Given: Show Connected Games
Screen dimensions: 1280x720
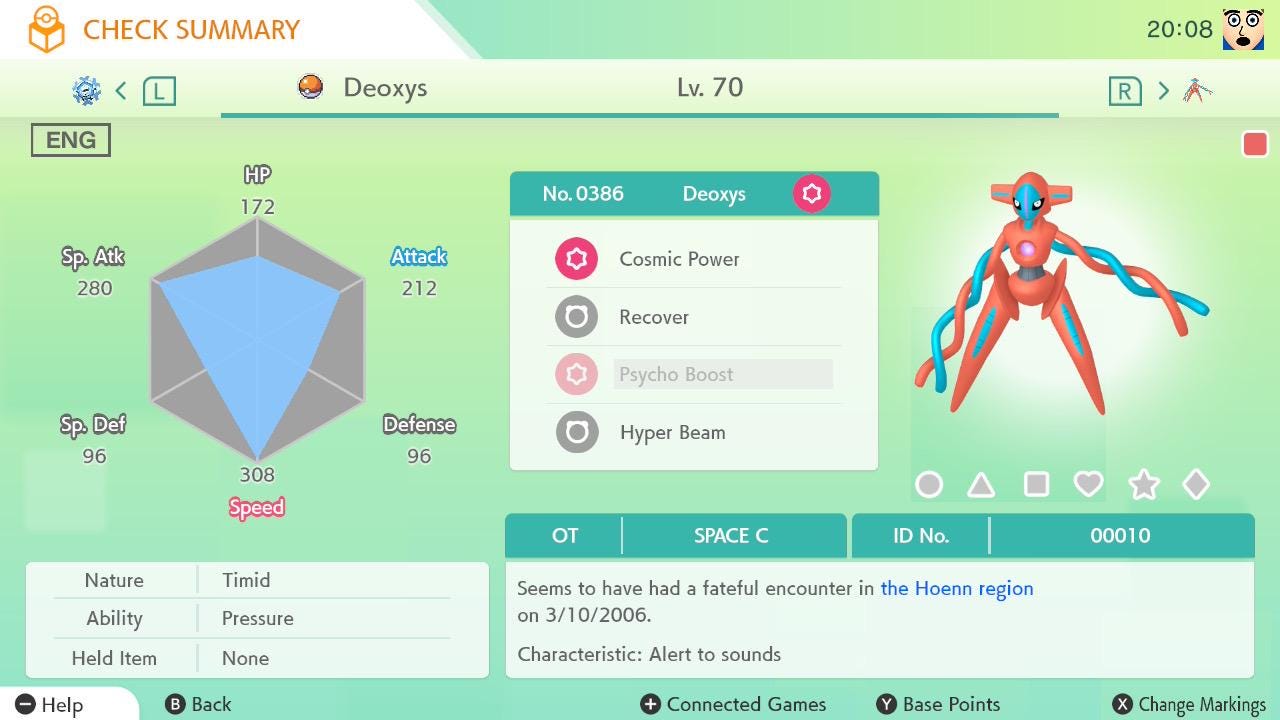Looking at the screenshot, I should pos(734,705).
